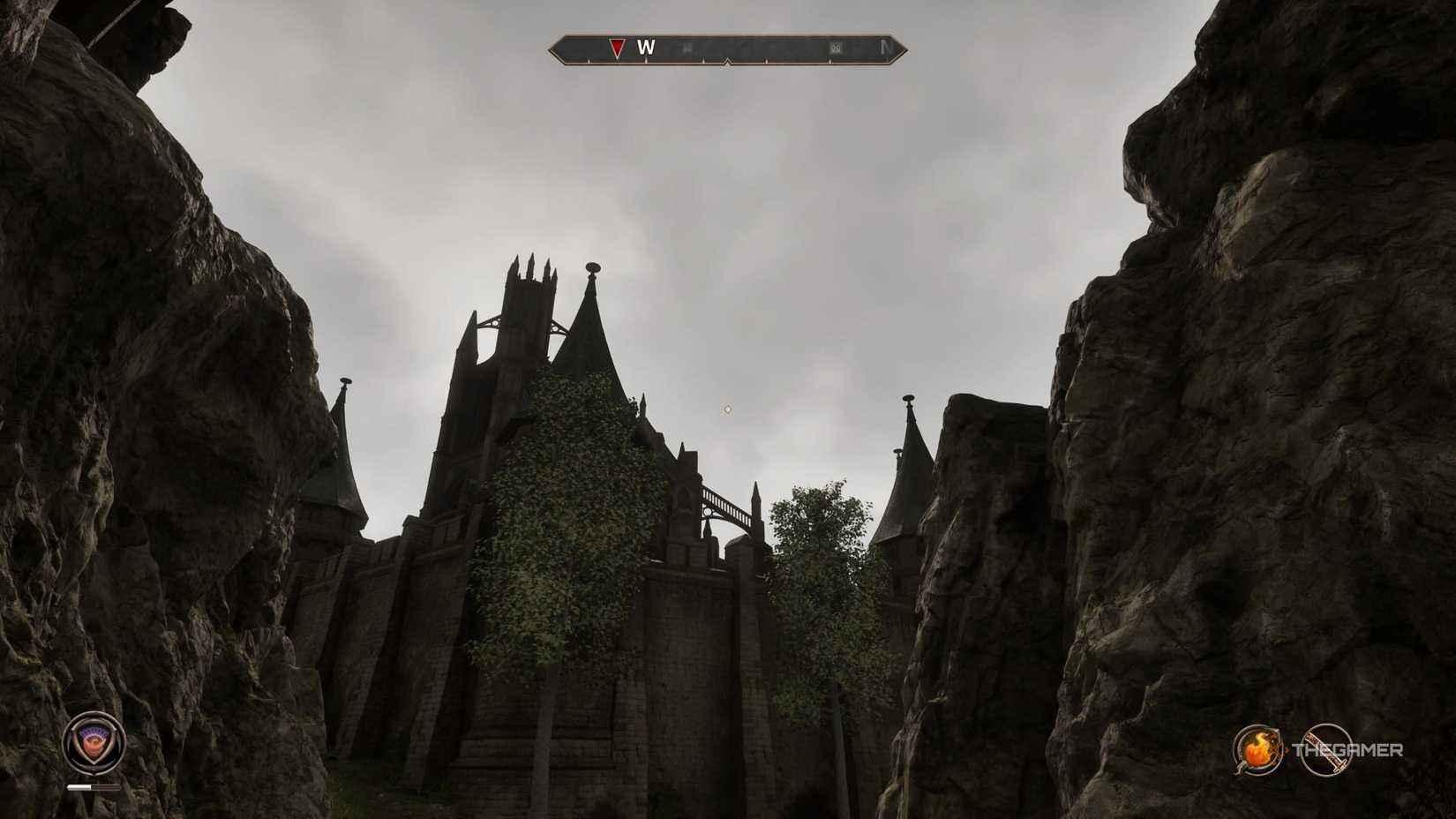Expand the compass bar by clicking its center notch
Screen dimensions: 1456x819
coord(726,60)
